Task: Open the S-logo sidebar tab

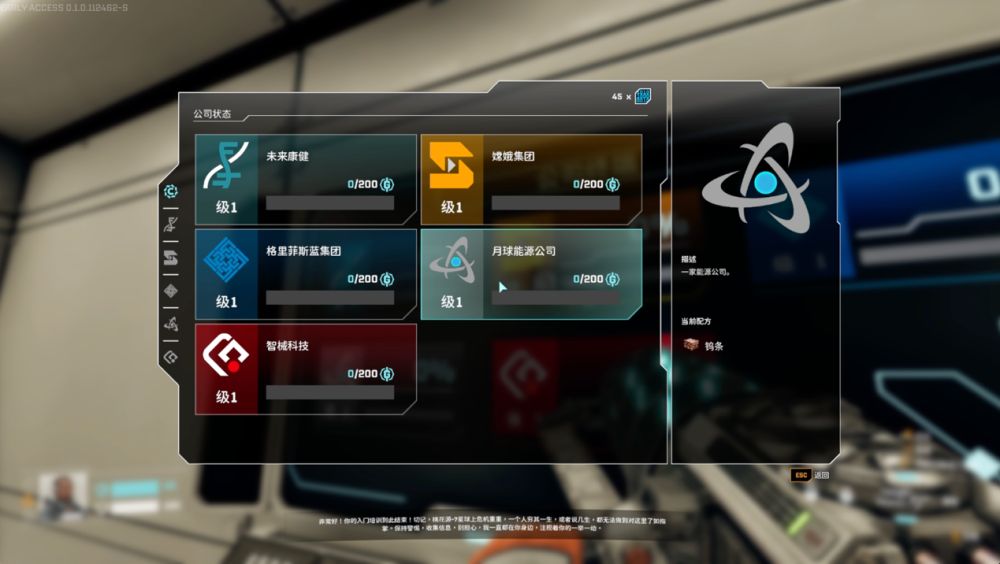Action: (171, 257)
